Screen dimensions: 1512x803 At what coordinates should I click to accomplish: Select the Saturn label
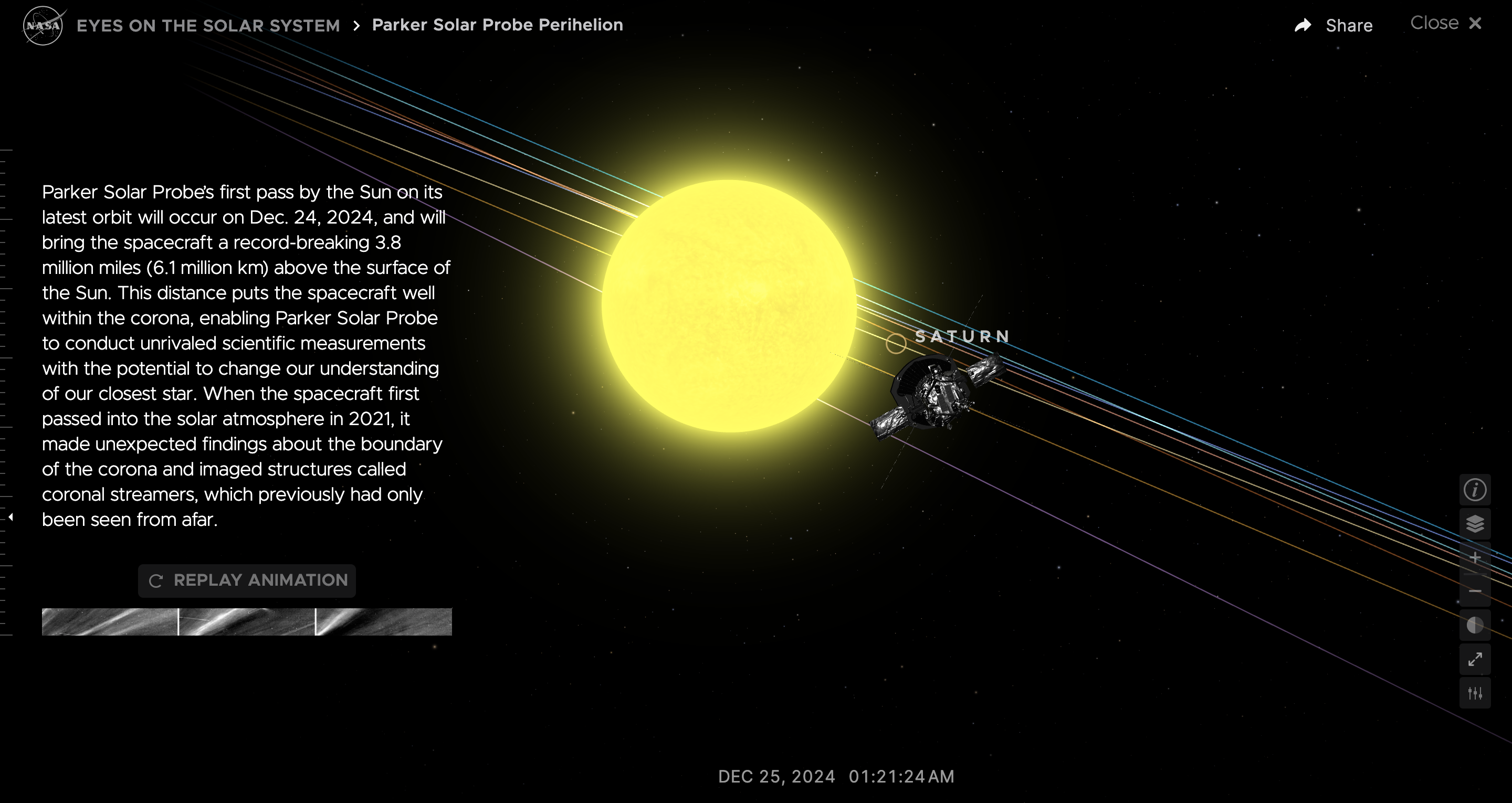pos(962,337)
